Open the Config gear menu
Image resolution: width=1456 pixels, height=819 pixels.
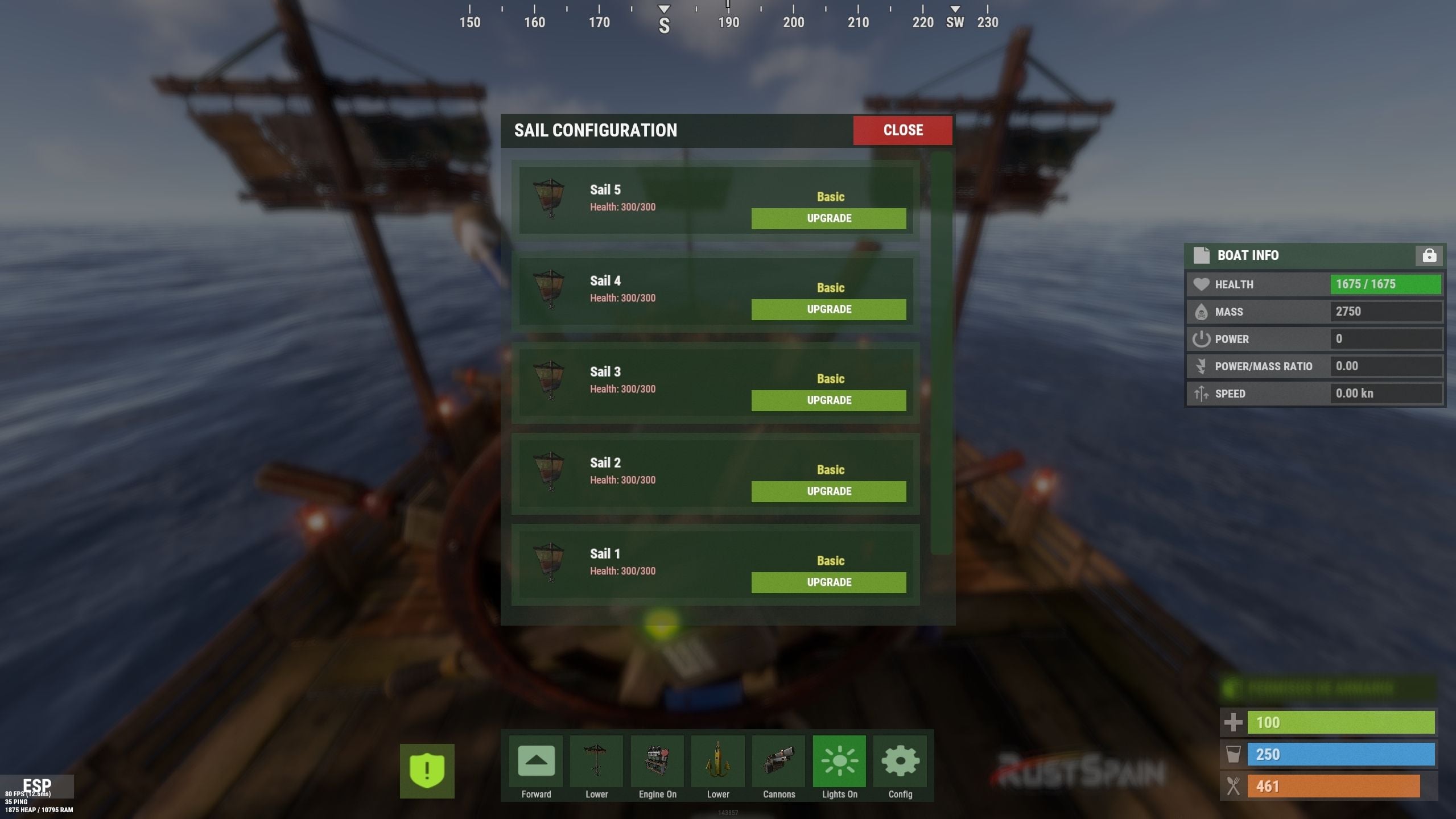[x=900, y=762]
